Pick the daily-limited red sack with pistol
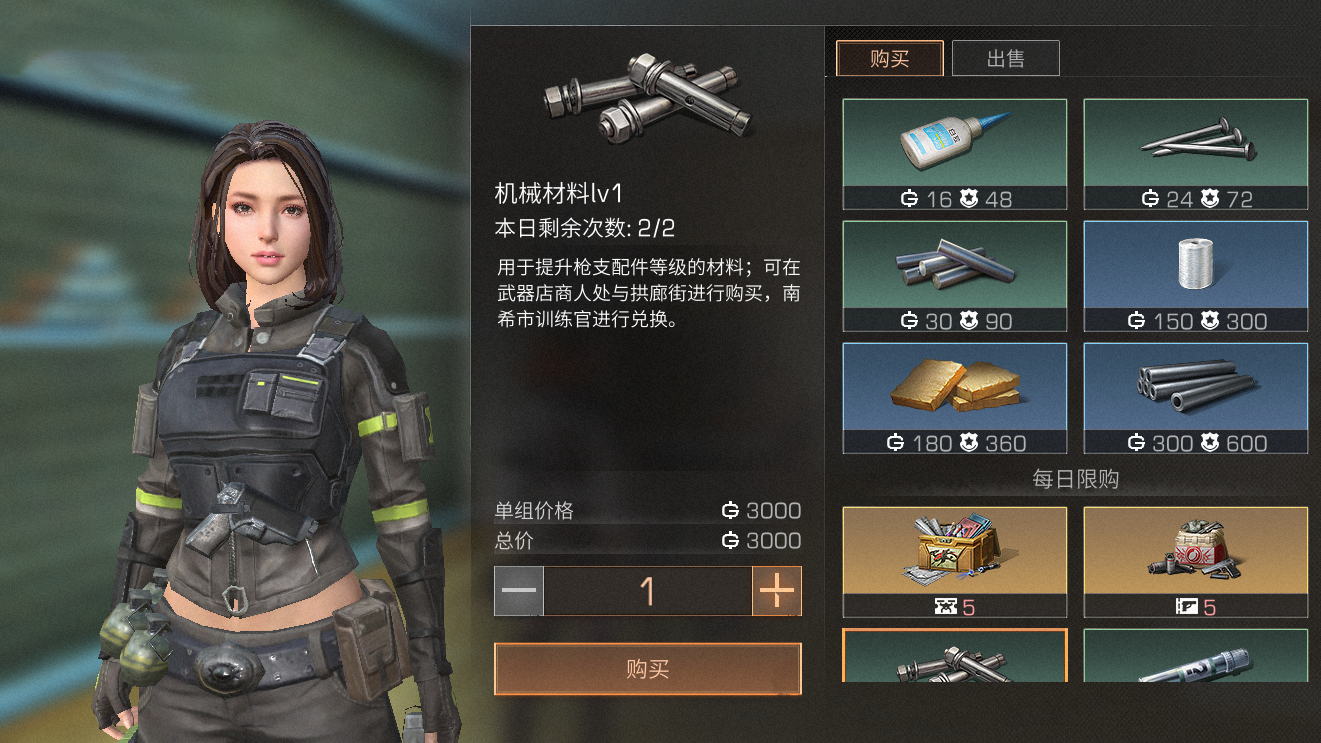The image size is (1321, 743). pyautogui.click(x=1196, y=561)
